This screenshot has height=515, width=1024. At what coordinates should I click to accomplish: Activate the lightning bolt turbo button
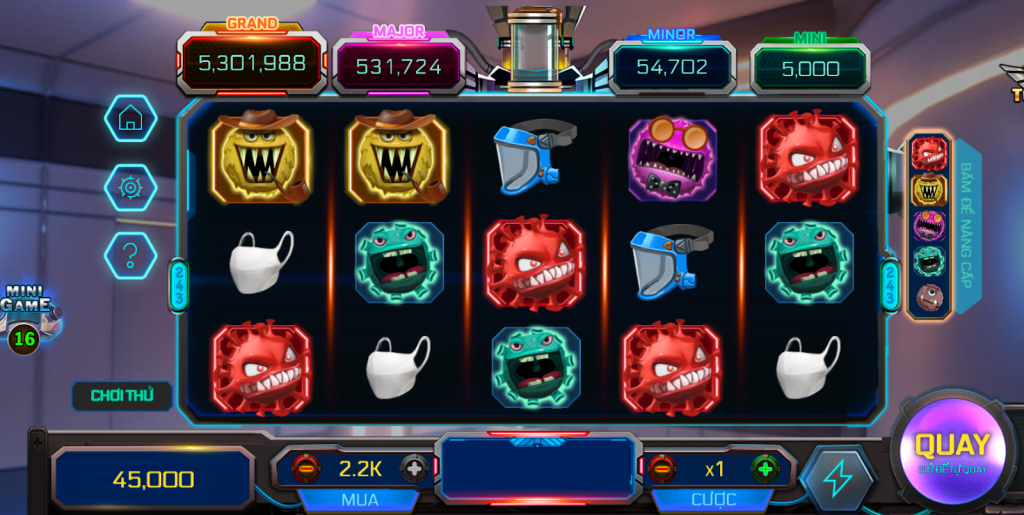838,479
